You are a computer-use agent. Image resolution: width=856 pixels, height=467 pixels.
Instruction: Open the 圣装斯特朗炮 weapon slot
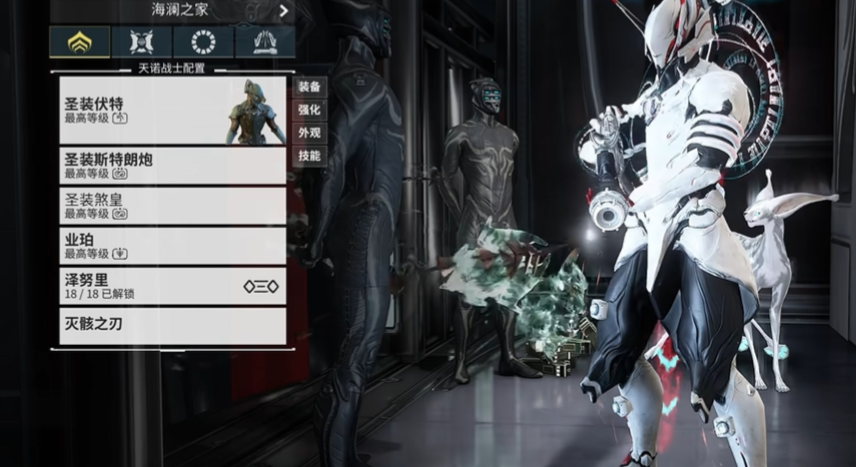pyautogui.click(x=172, y=165)
